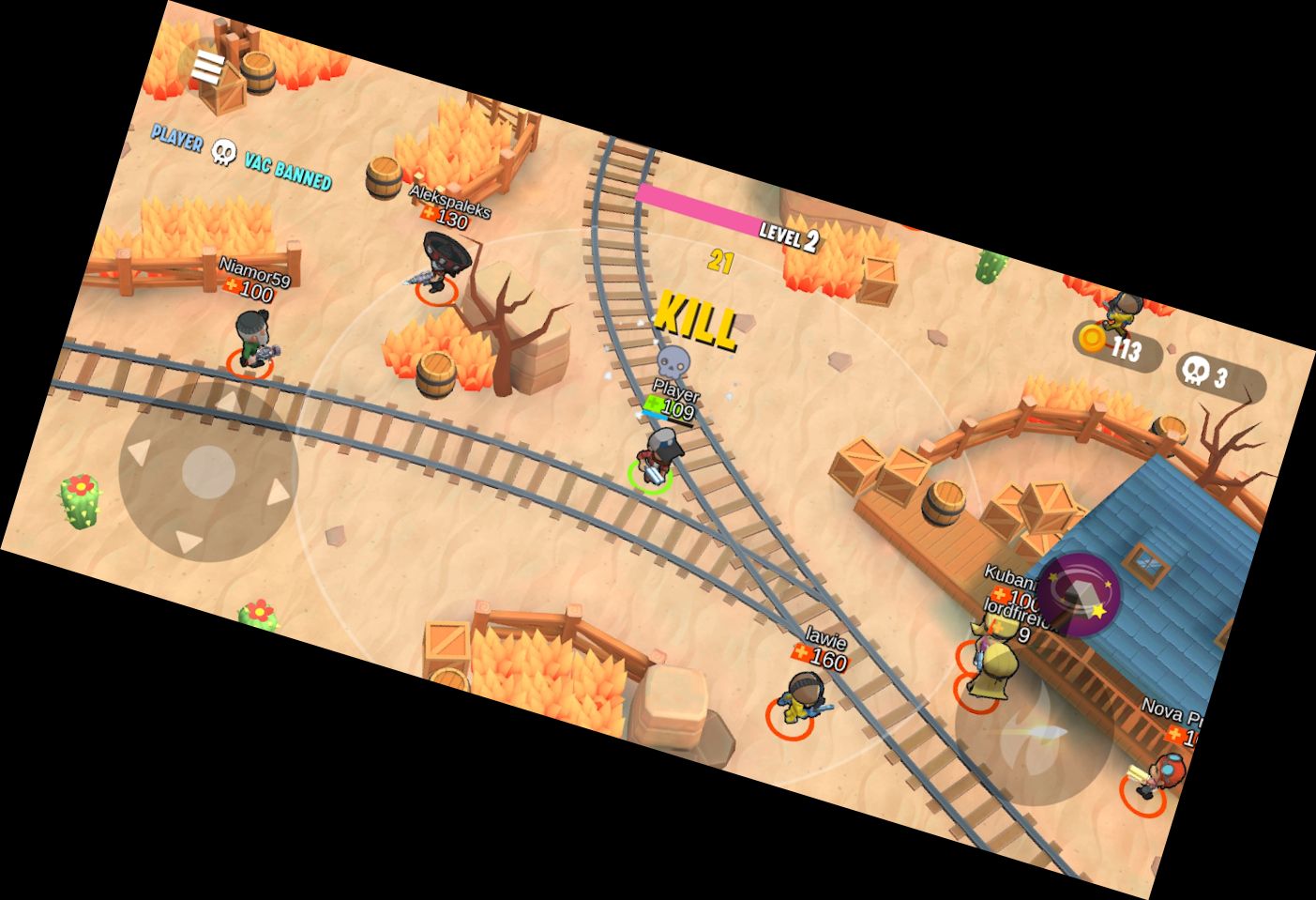Click the virtual joystick center knob

coord(208,471)
